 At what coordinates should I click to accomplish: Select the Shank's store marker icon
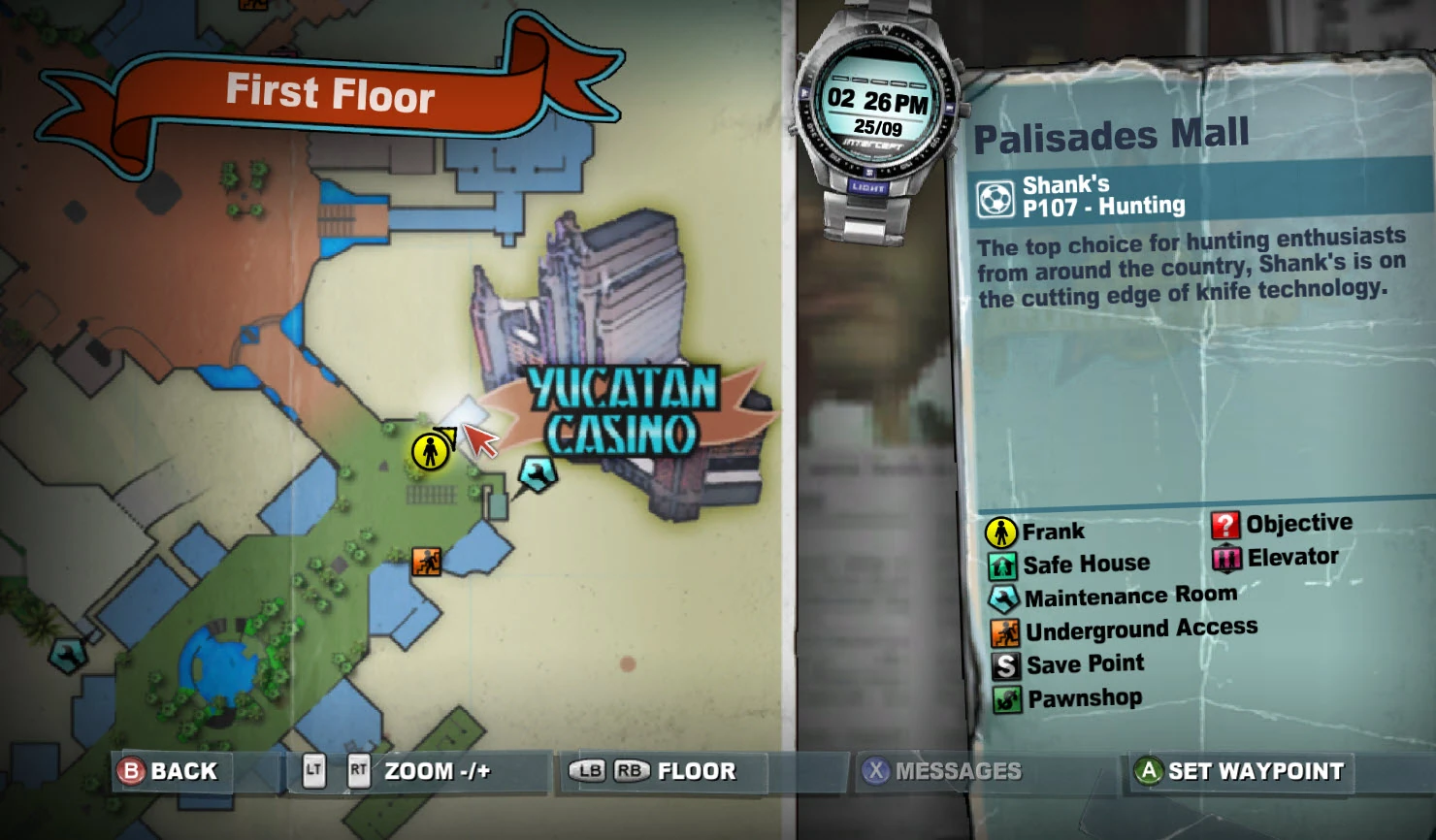tap(996, 197)
